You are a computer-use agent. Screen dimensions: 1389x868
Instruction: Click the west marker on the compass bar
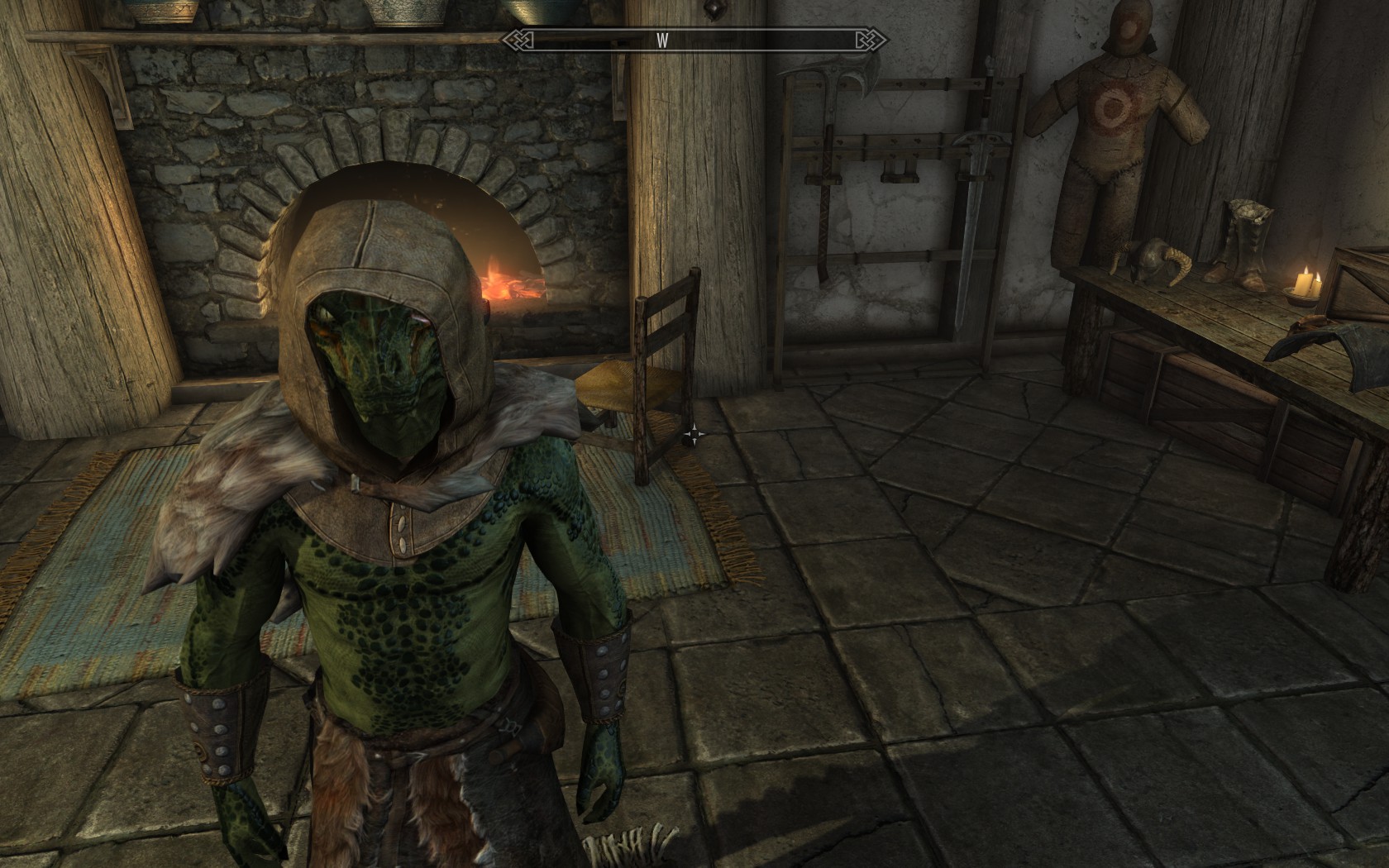(x=662, y=41)
